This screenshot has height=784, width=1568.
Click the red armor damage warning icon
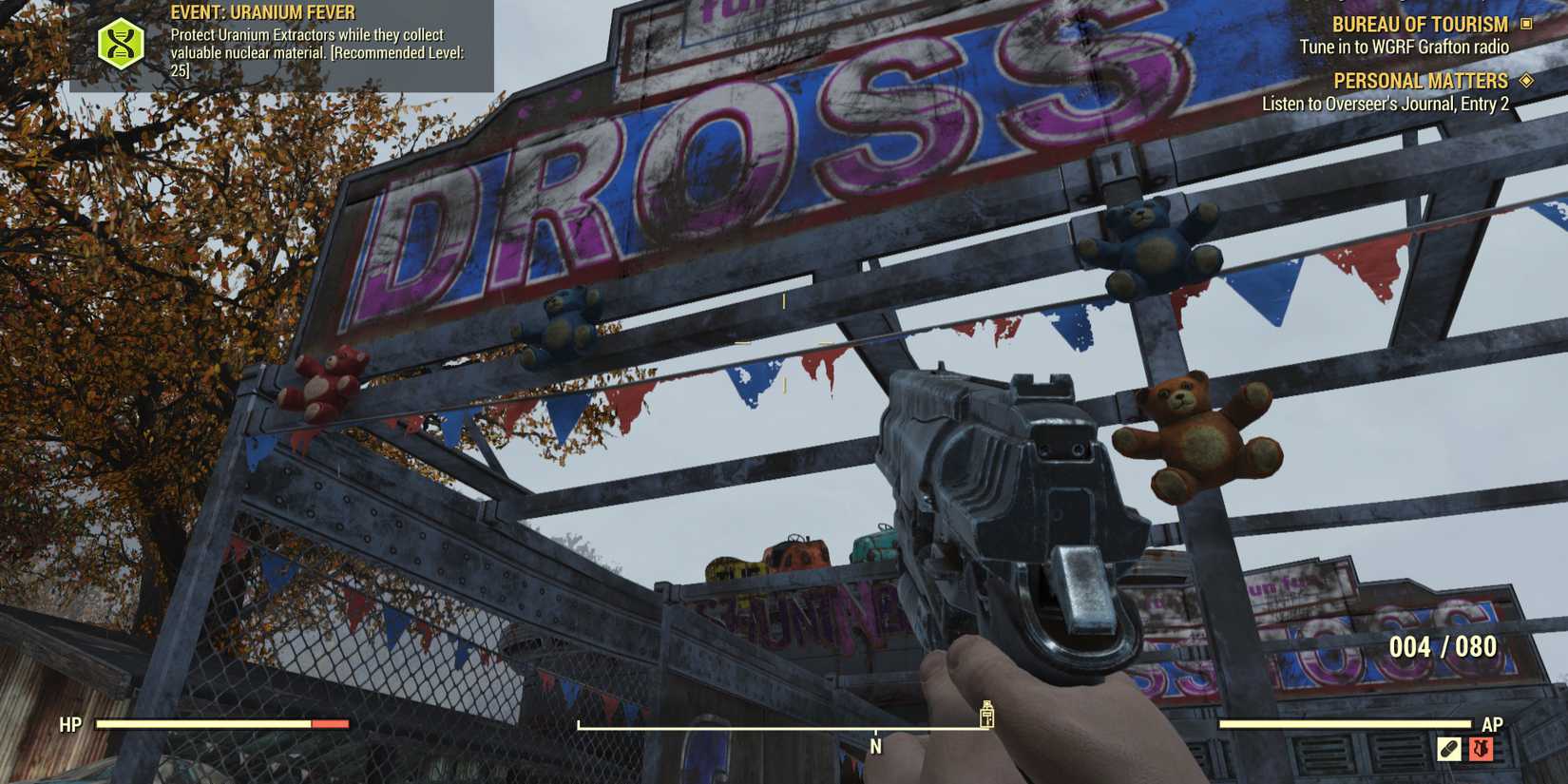point(1482,748)
